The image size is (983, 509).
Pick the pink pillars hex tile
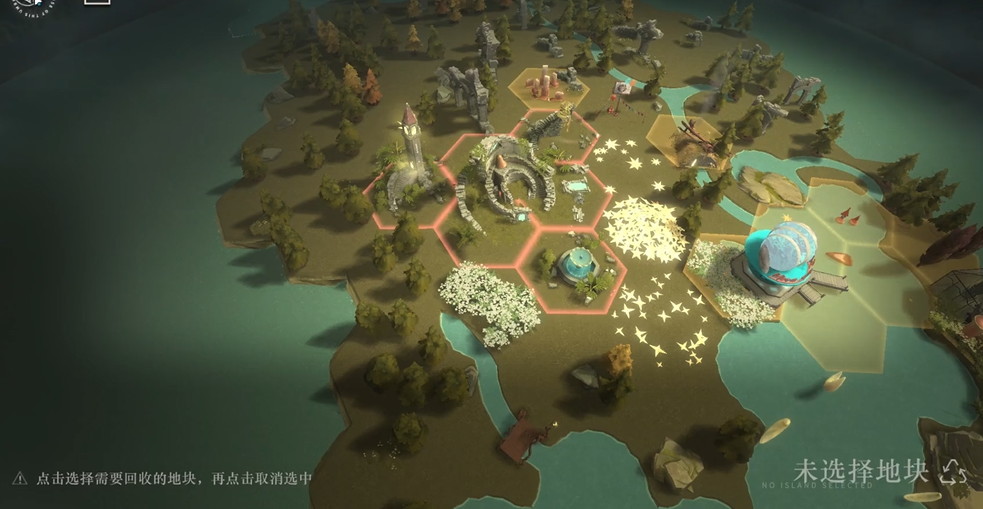click(547, 85)
